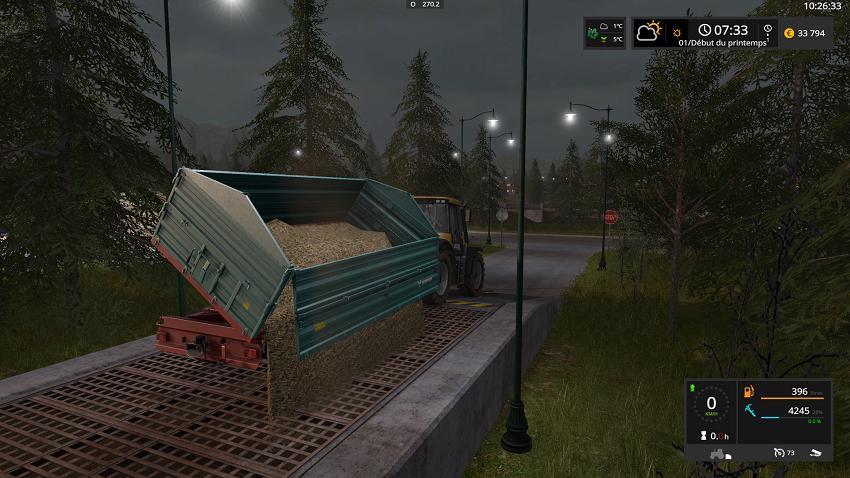Select the tractor and trailer schema icon

(716, 454)
